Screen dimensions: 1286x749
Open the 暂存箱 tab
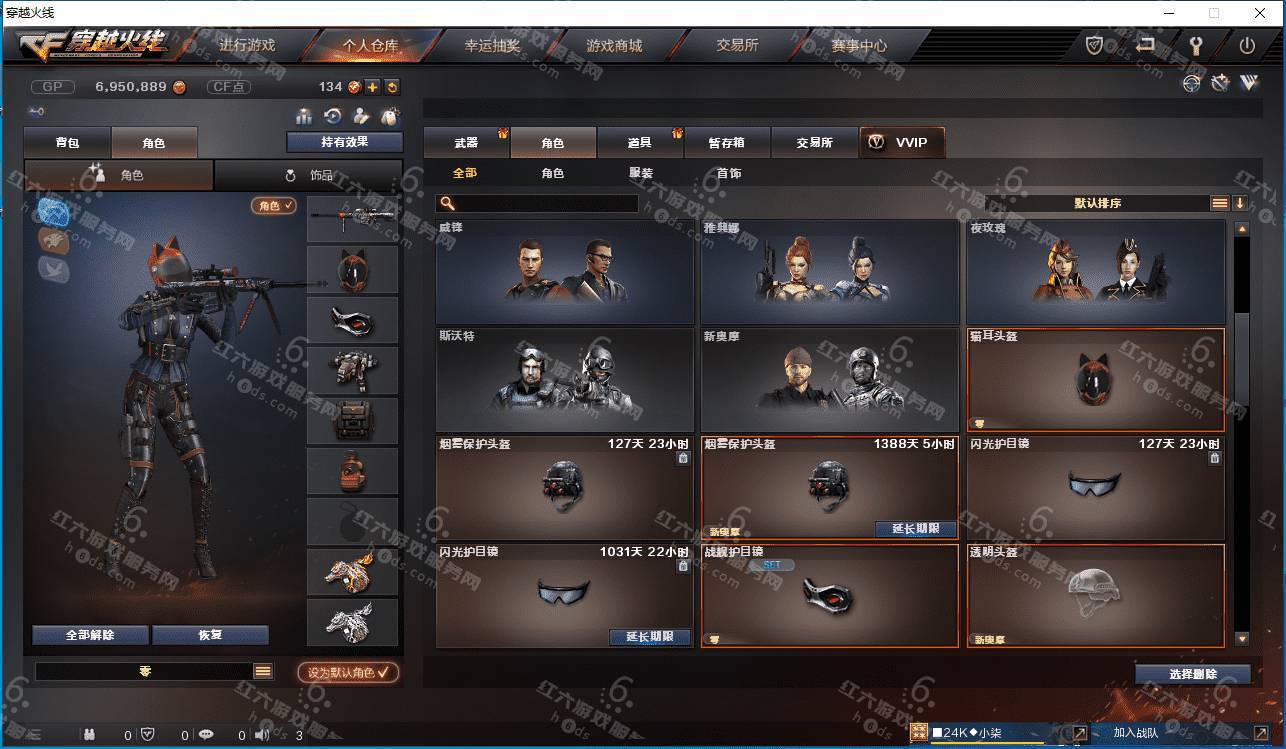click(726, 143)
